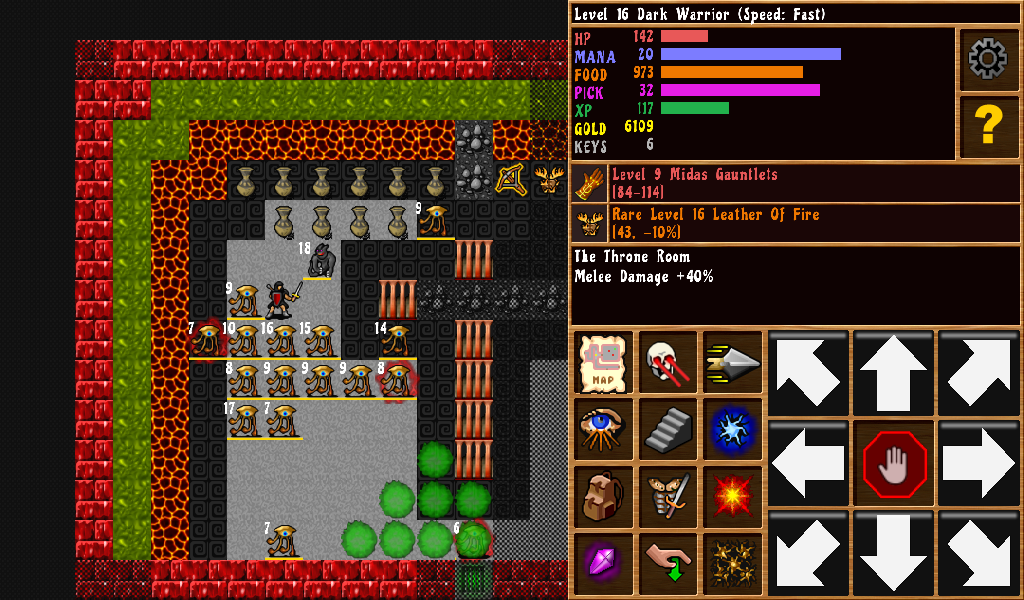Cast the red fire explosion spell
The image size is (1024, 600).
tap(732, 496)
